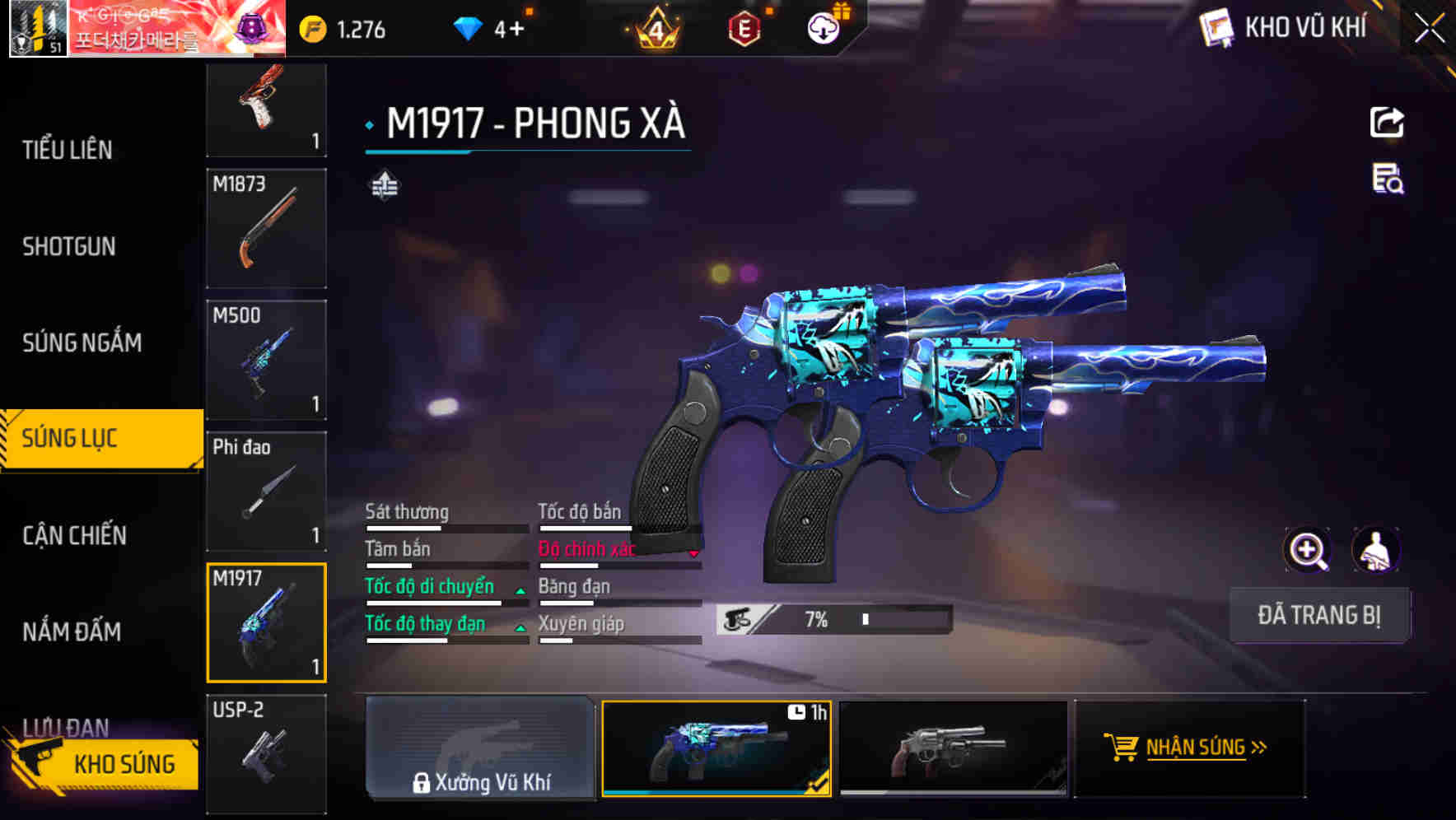The width and height of the screenshot is (1456, 820).
Task: Click the ĐÃ TRANG BỊ button
Action: [x=1319, y=615]
